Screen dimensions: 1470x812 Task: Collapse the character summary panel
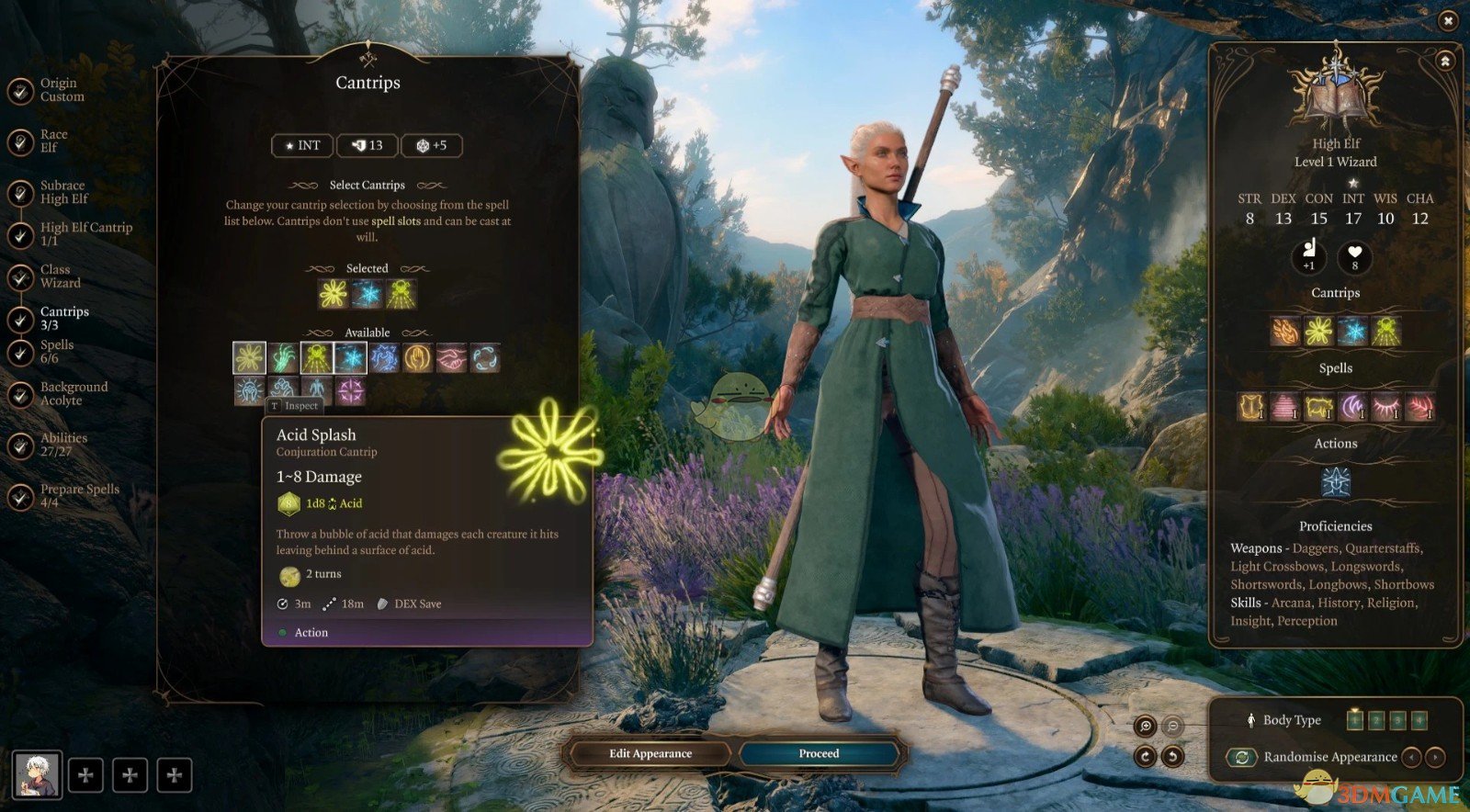coord(1445,62)
